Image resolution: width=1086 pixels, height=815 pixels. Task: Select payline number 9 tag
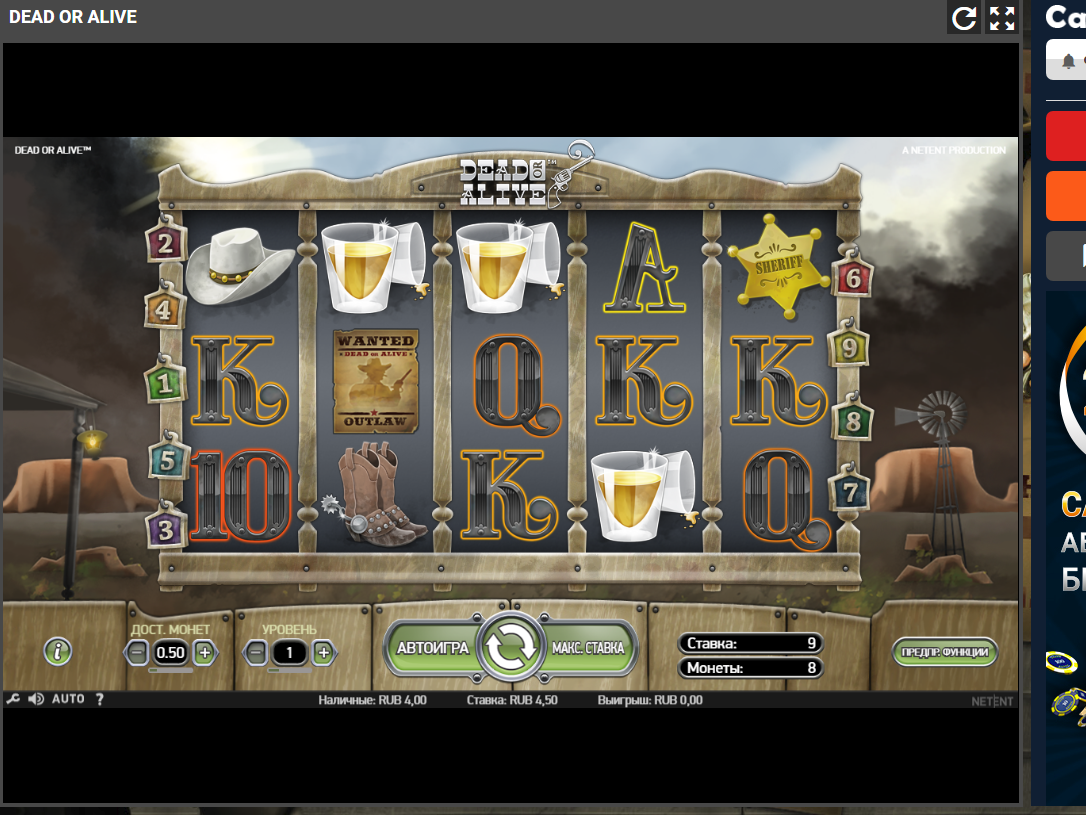point(850,347)
